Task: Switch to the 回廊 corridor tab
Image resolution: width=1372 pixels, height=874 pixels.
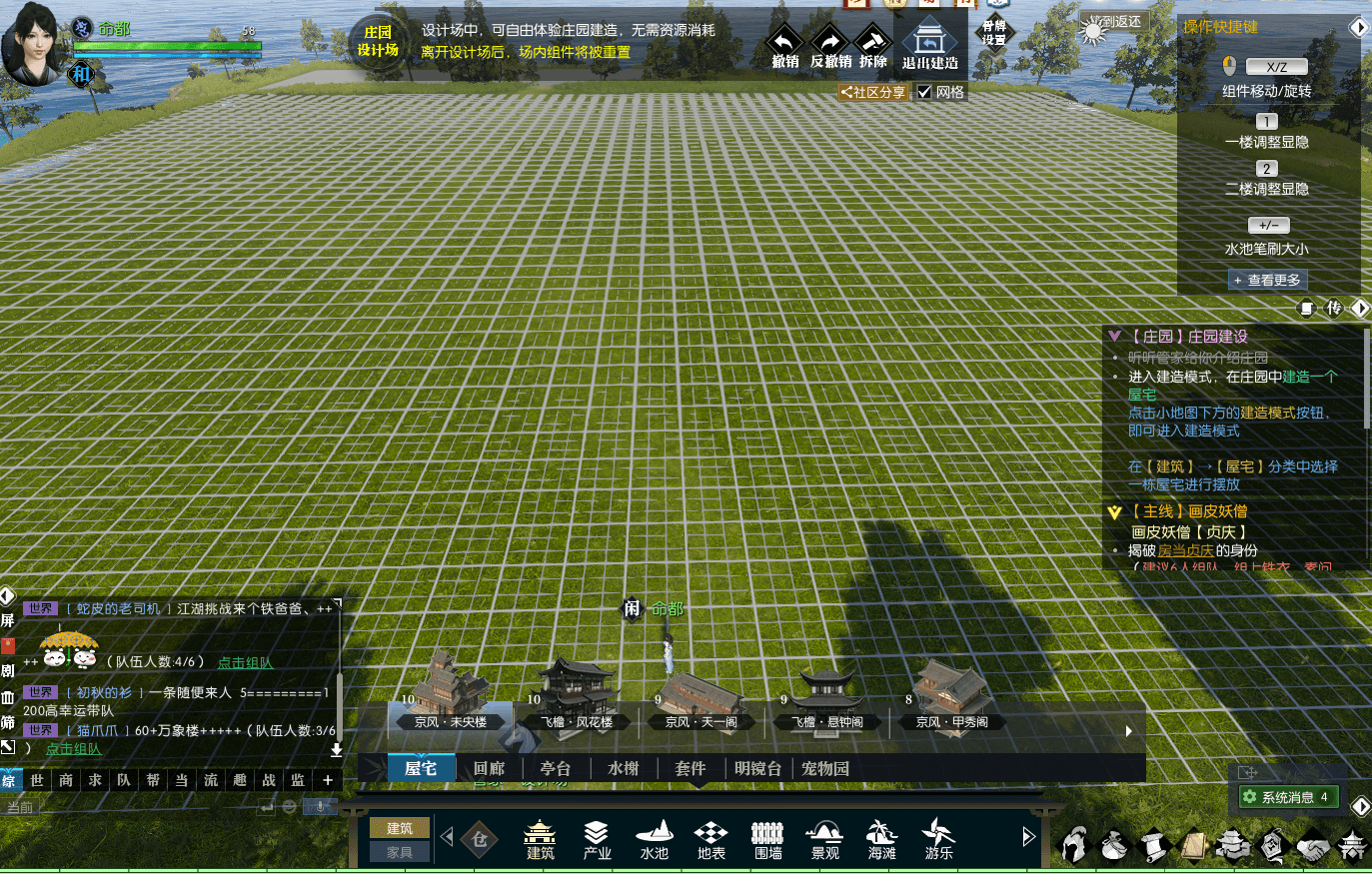Action: tap(490, 768)
